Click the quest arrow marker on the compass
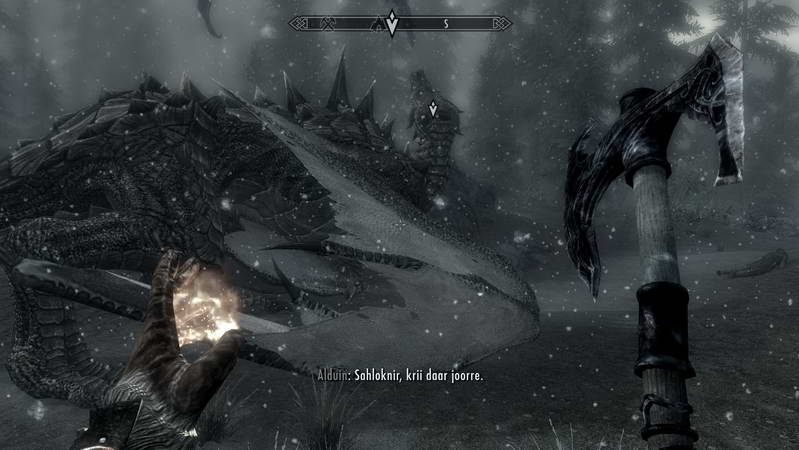Viewport: 799px width, 450px height. click(392, 22)
